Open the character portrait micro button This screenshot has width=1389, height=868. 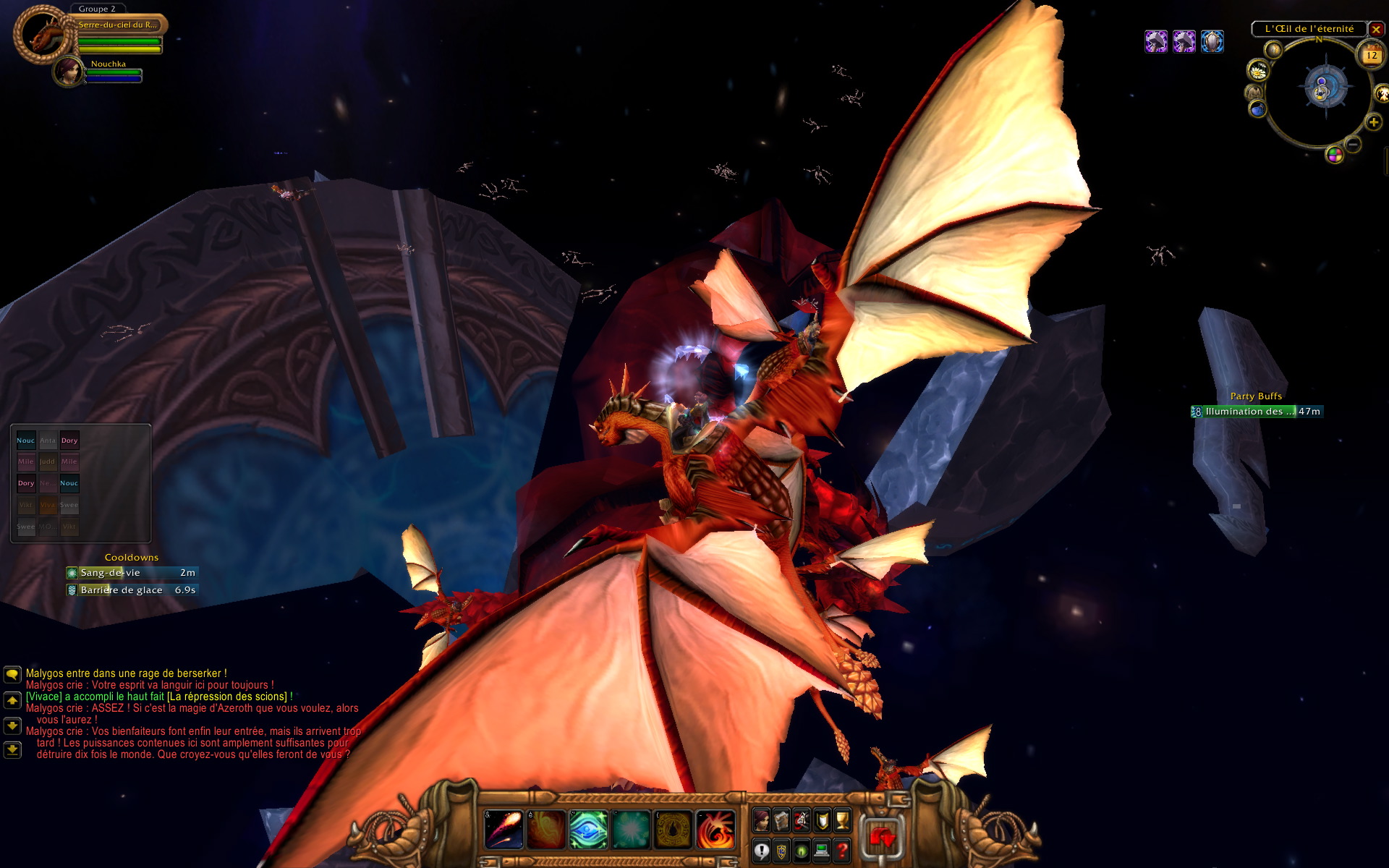pos(761,820)
